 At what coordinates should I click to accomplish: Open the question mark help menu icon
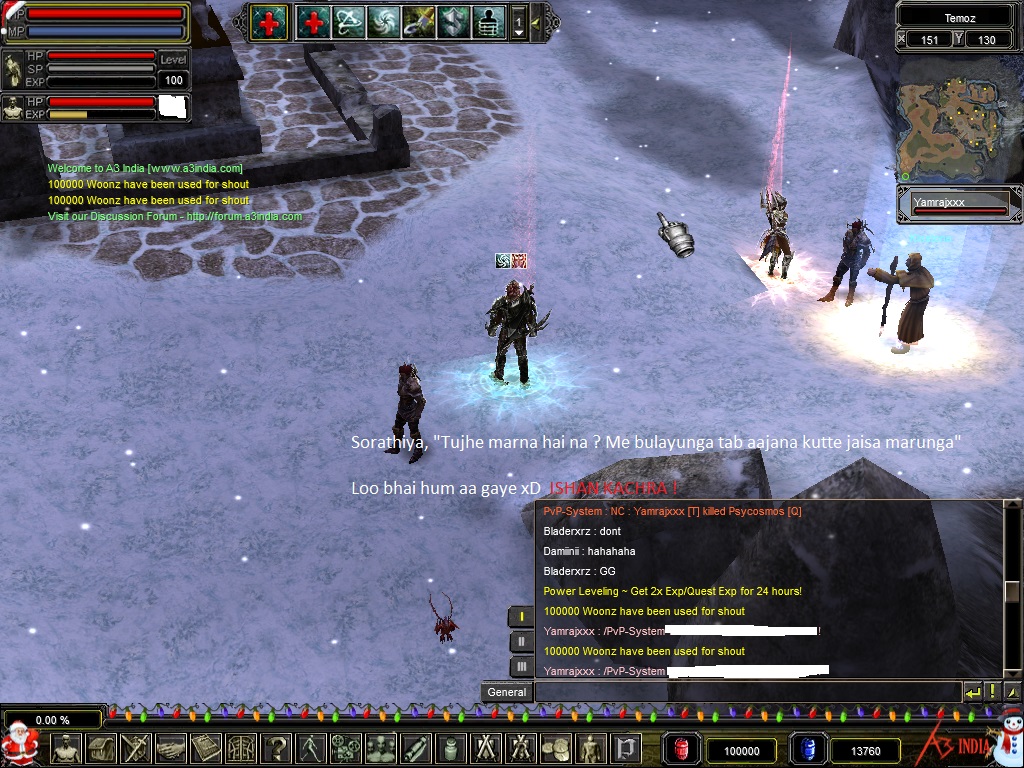(276, 748)
